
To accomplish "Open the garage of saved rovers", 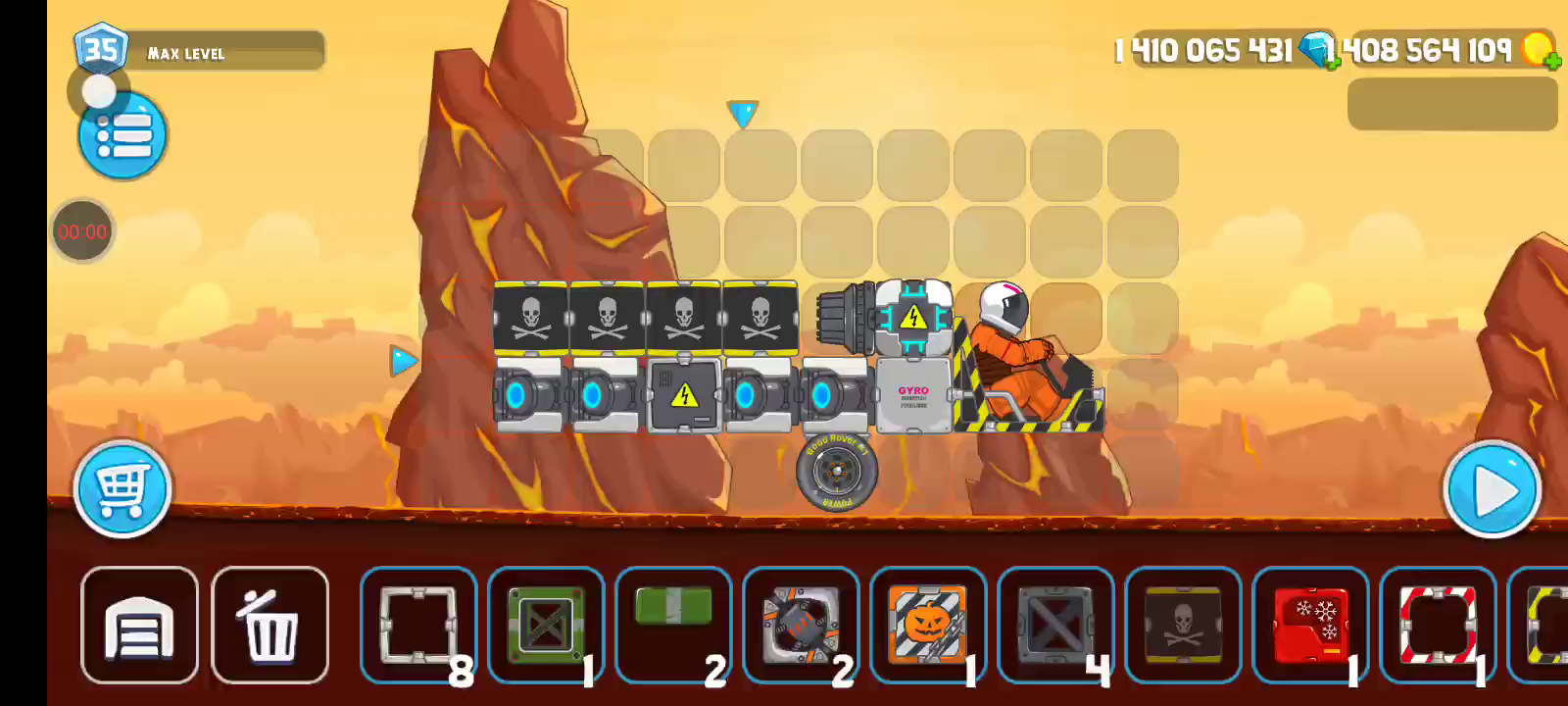I will pos(139,625).
